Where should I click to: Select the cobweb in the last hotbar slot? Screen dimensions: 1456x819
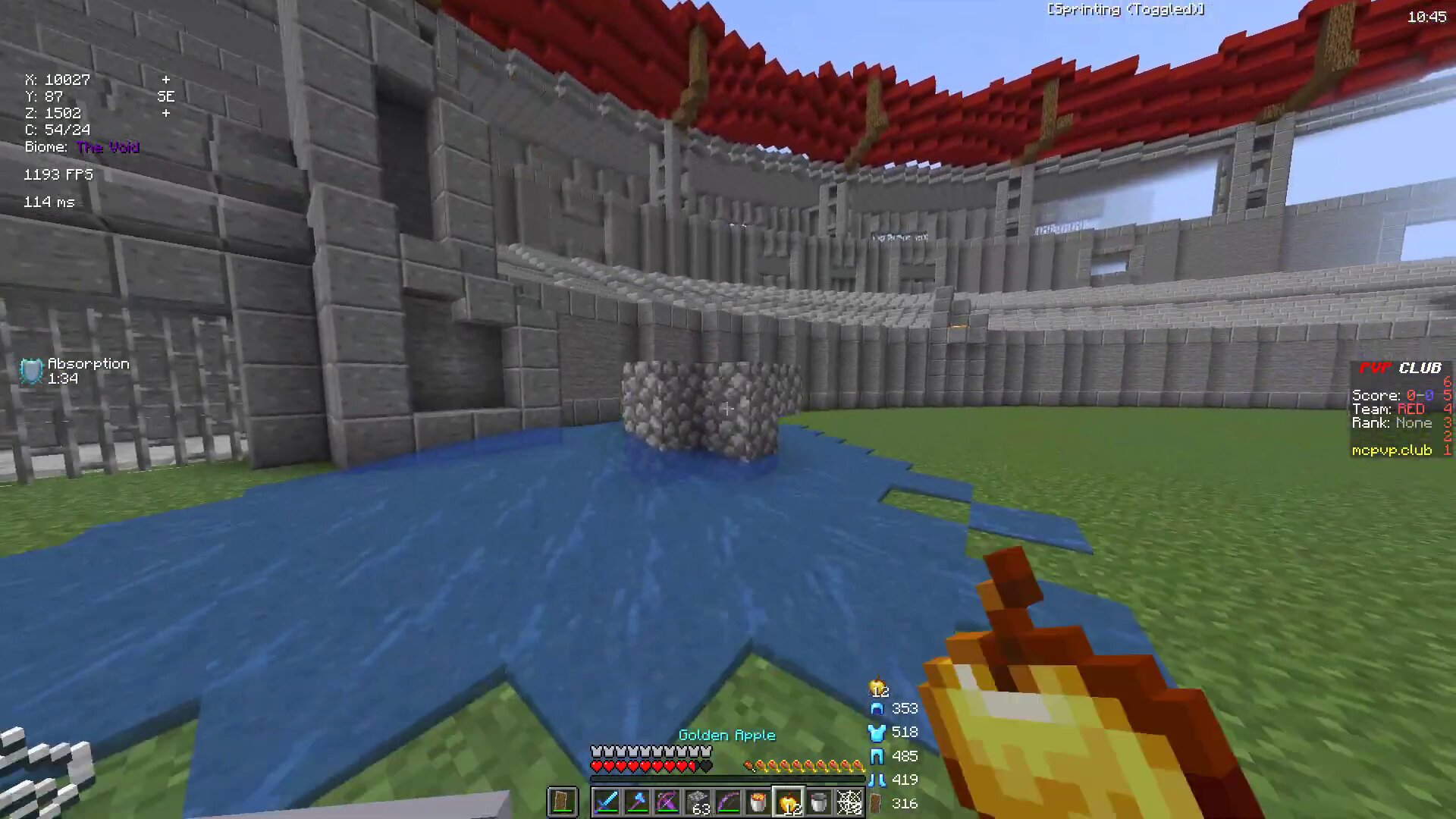(851, 802)
